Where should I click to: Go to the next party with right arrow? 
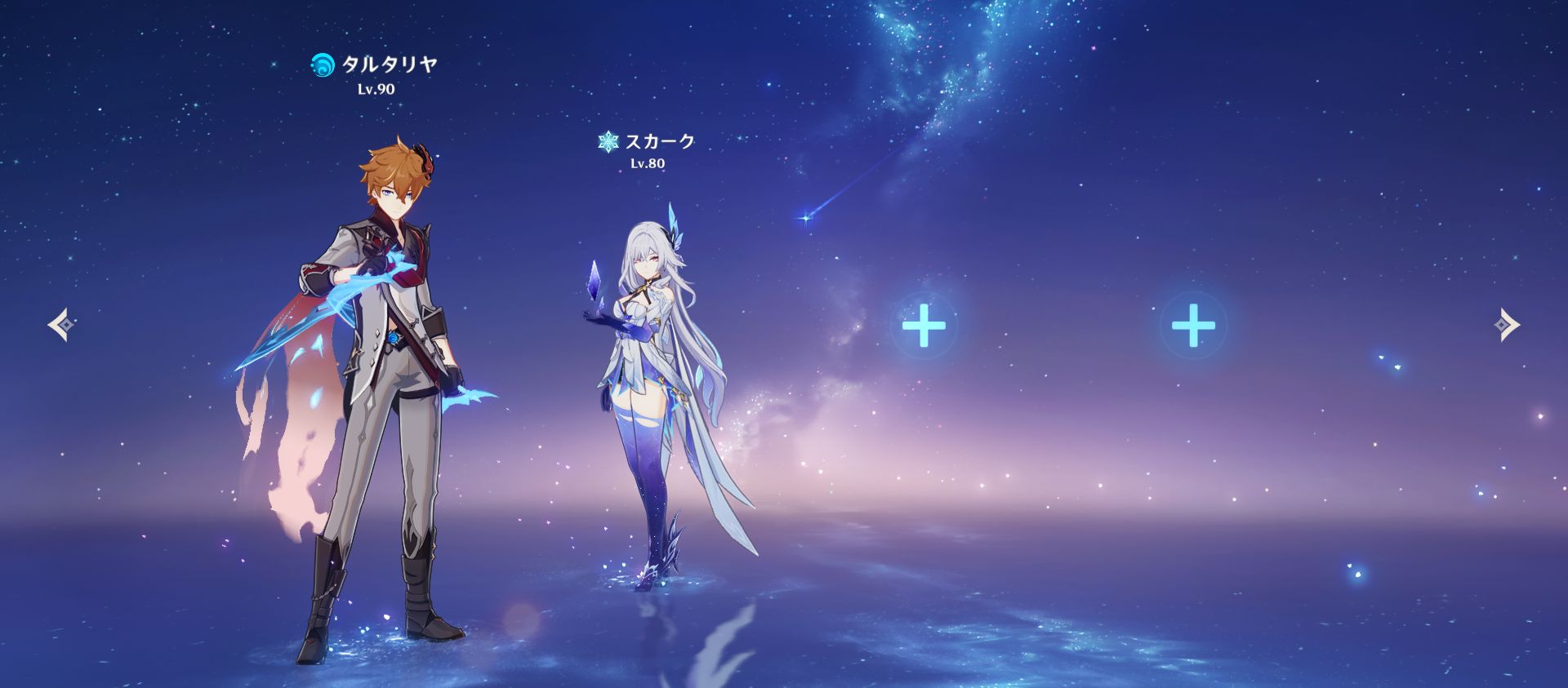pos(1507,326)
